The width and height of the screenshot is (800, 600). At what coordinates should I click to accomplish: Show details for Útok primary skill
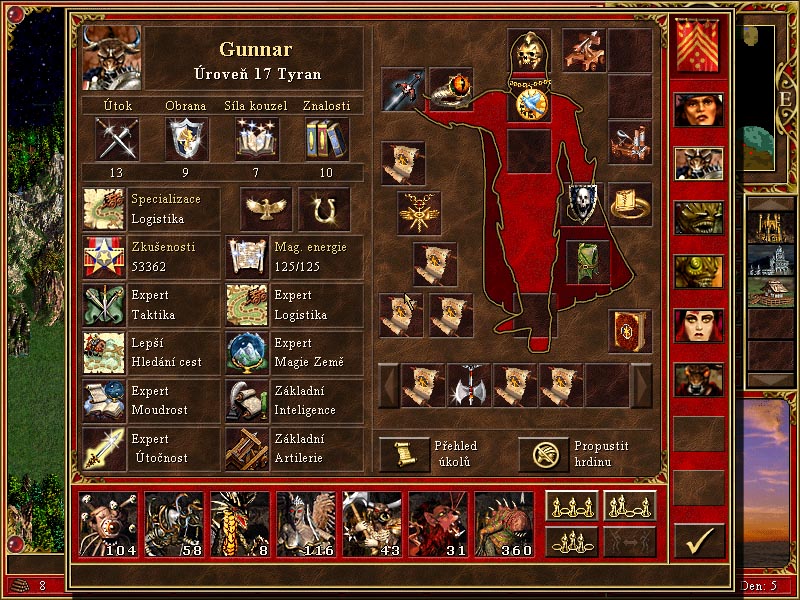[116, 139]
